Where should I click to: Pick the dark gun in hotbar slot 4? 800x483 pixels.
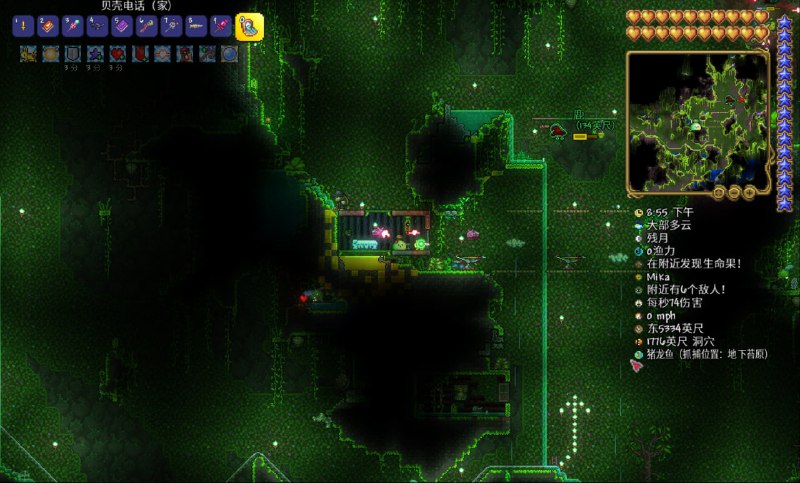[97, 27]
